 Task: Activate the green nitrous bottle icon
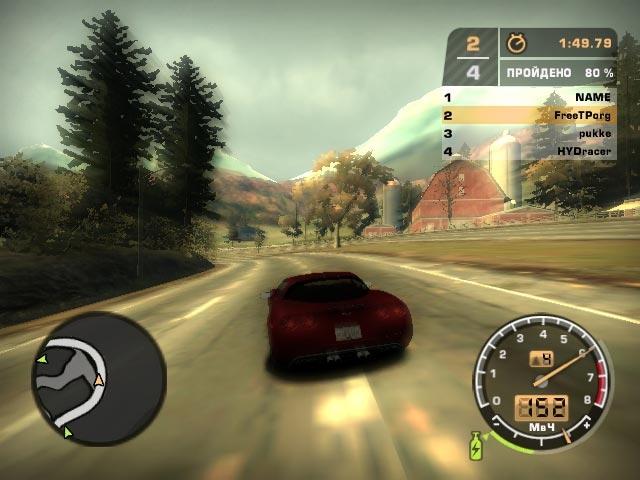point(474,445)
